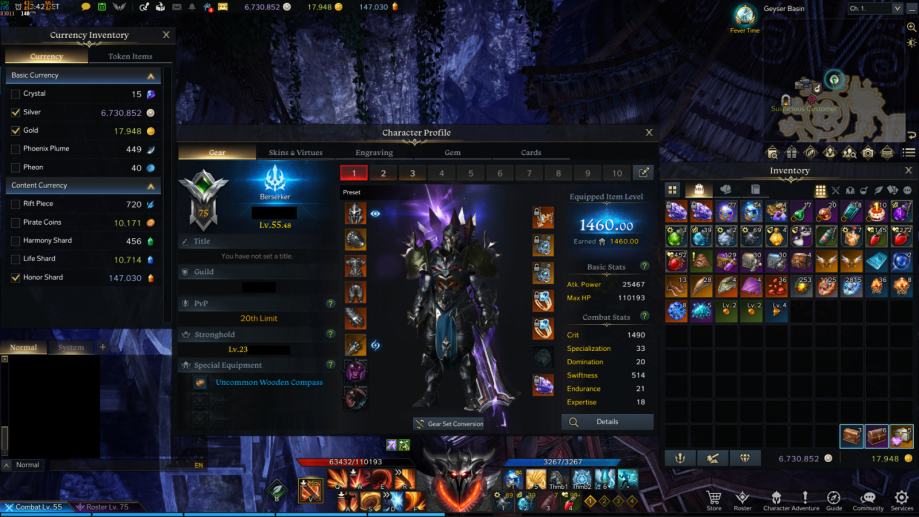Open the Skins & Virtues tab
This screenshot has height=517, width=919.
tap(295, 153)
